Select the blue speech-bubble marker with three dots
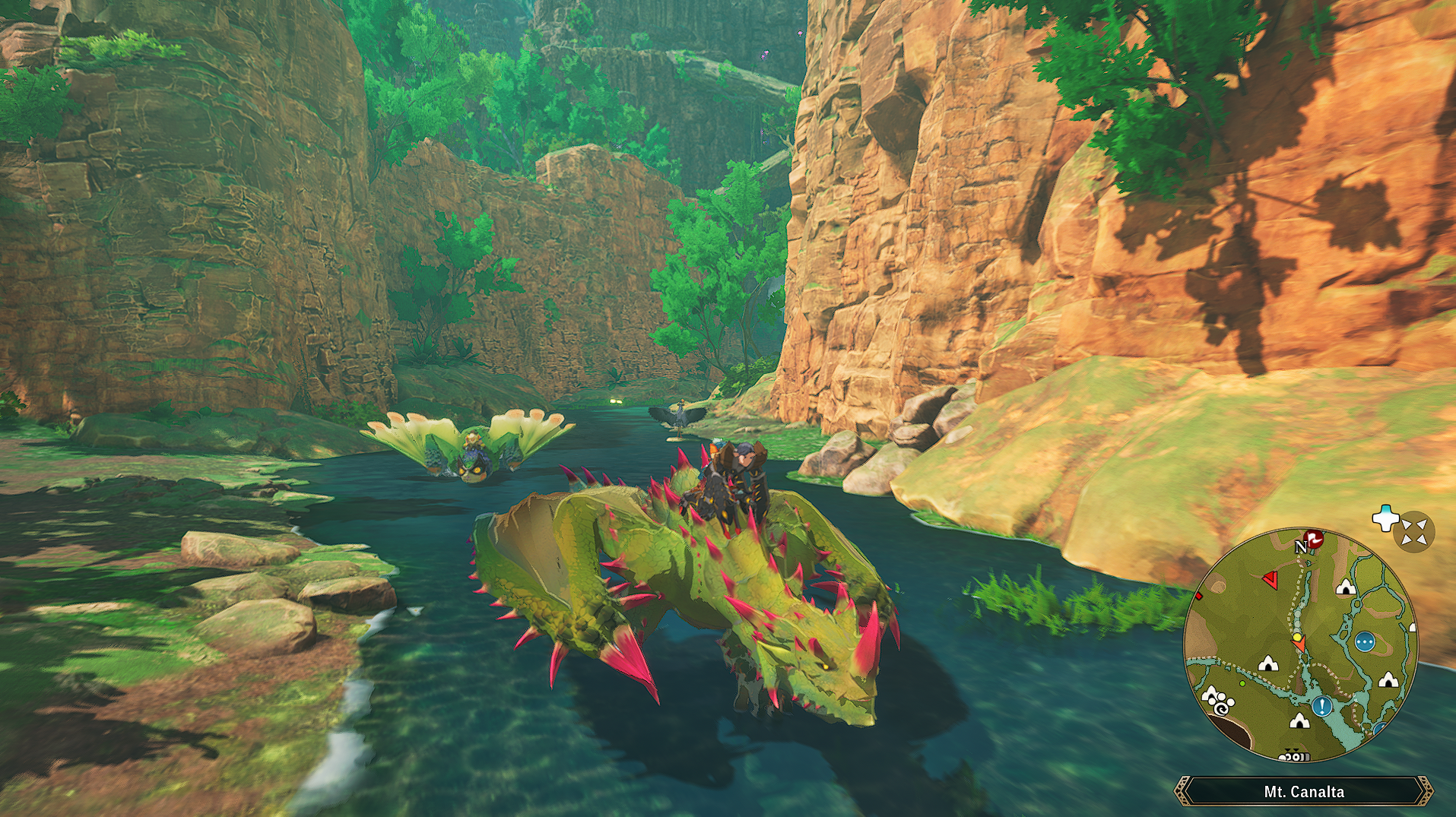 [x=1365, y=642]
